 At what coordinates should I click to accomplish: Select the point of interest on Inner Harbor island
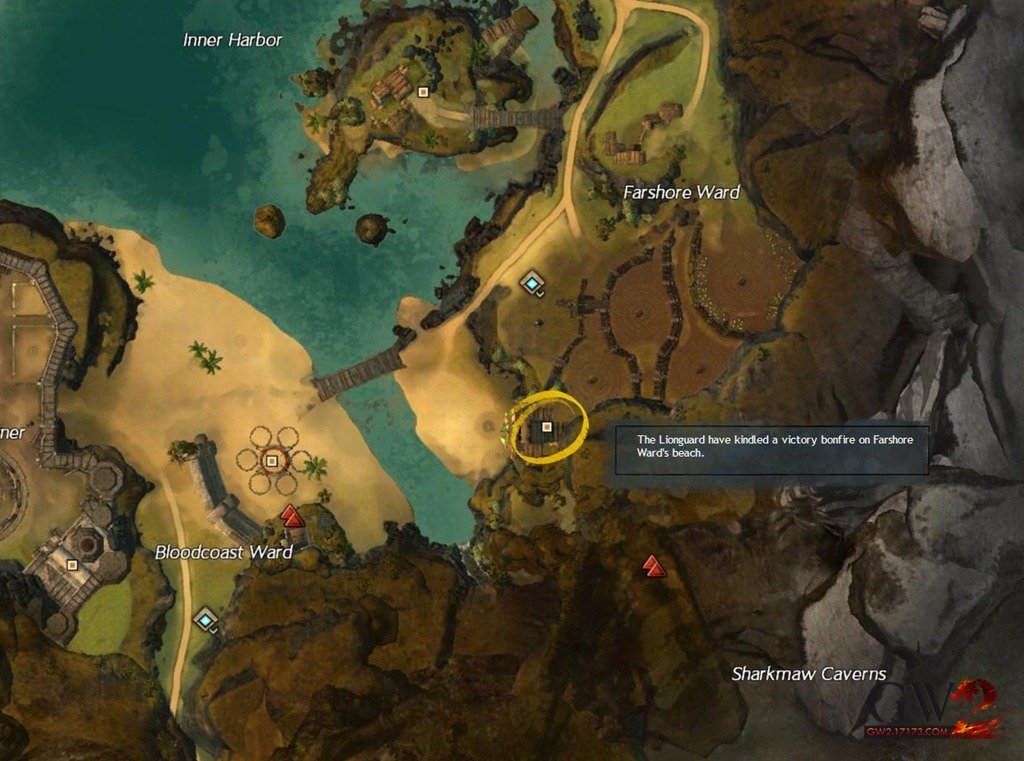[x=423, y=92]
